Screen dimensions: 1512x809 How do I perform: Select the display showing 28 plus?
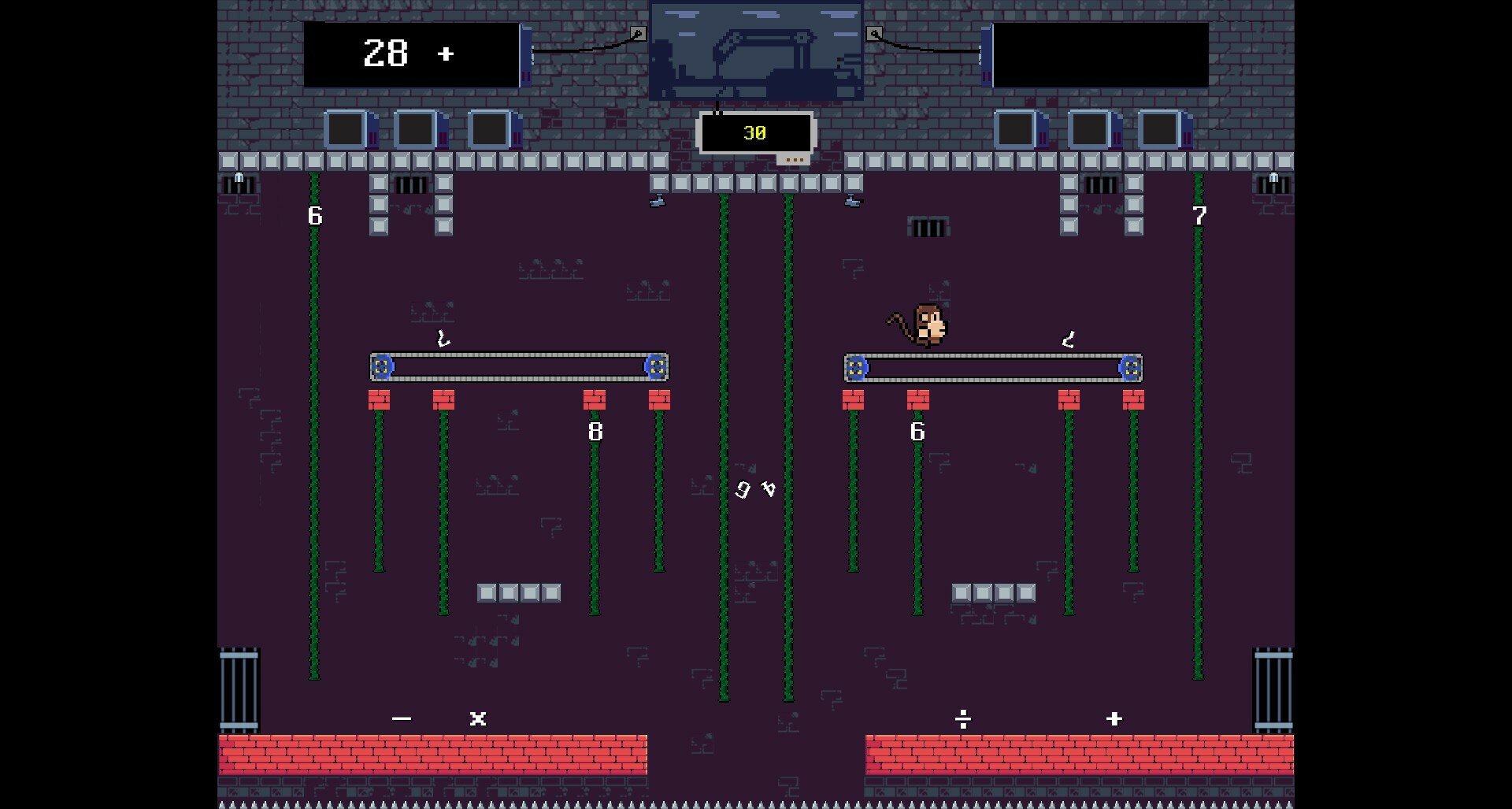tap(409, 54)
